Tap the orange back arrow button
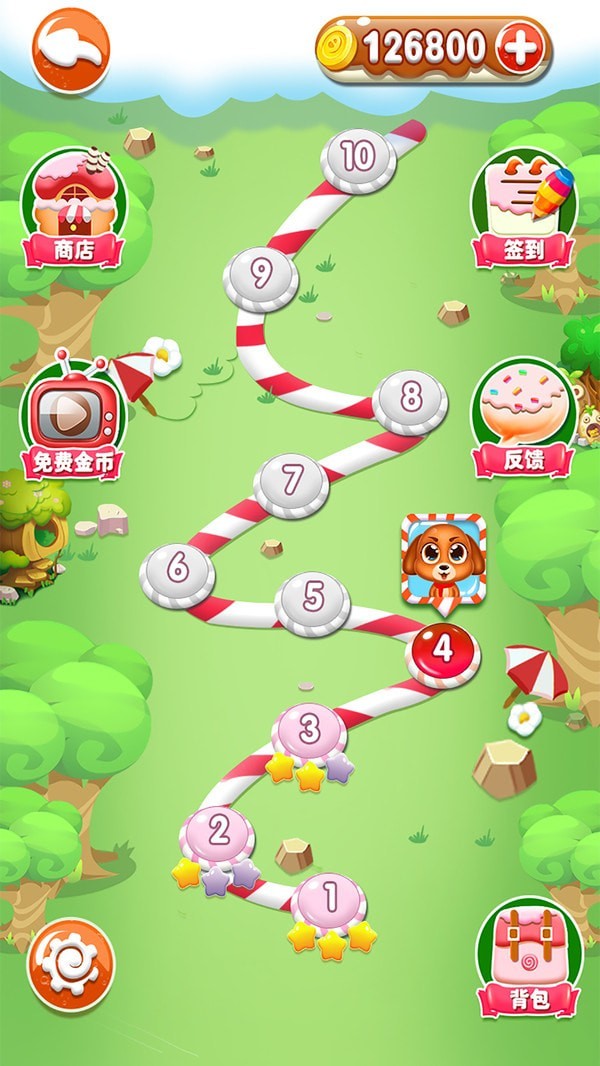 tap(71, 51)
